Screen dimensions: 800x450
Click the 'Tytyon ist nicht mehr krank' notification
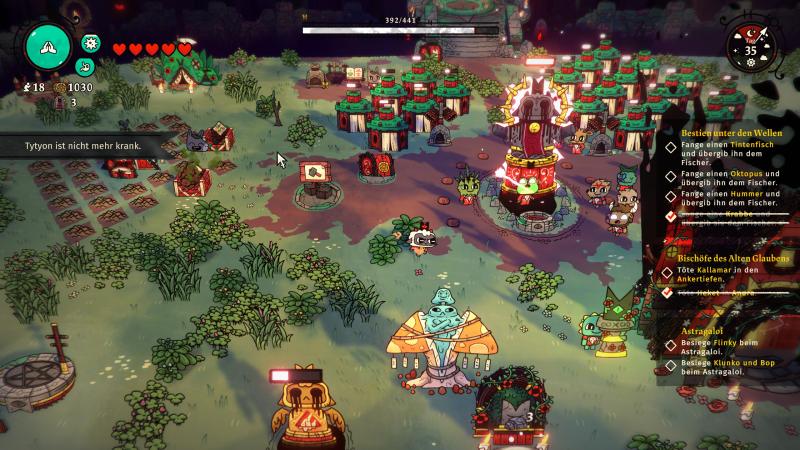[84, 145]
